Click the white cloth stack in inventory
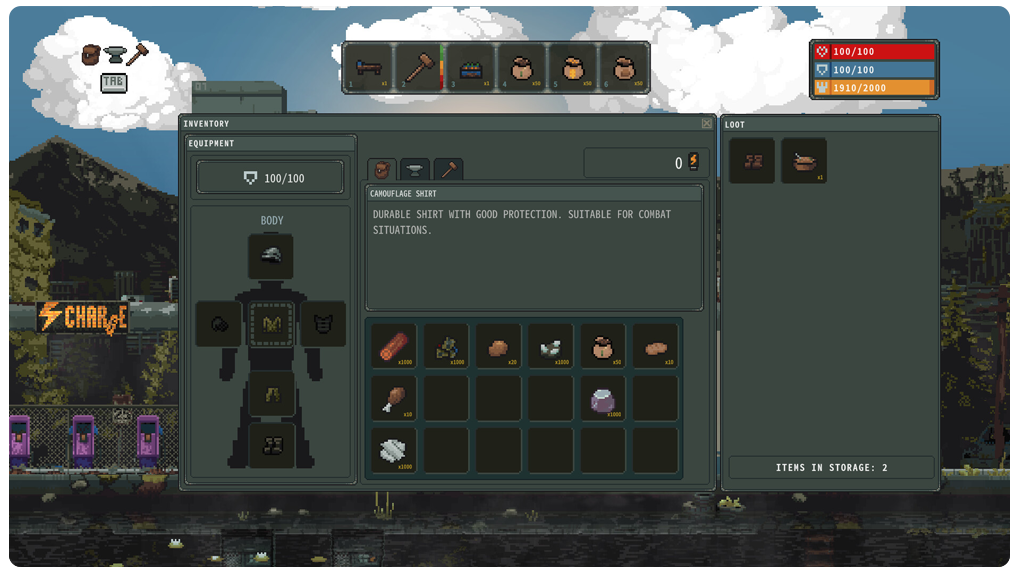1024x576 pixels. point(393,451)
